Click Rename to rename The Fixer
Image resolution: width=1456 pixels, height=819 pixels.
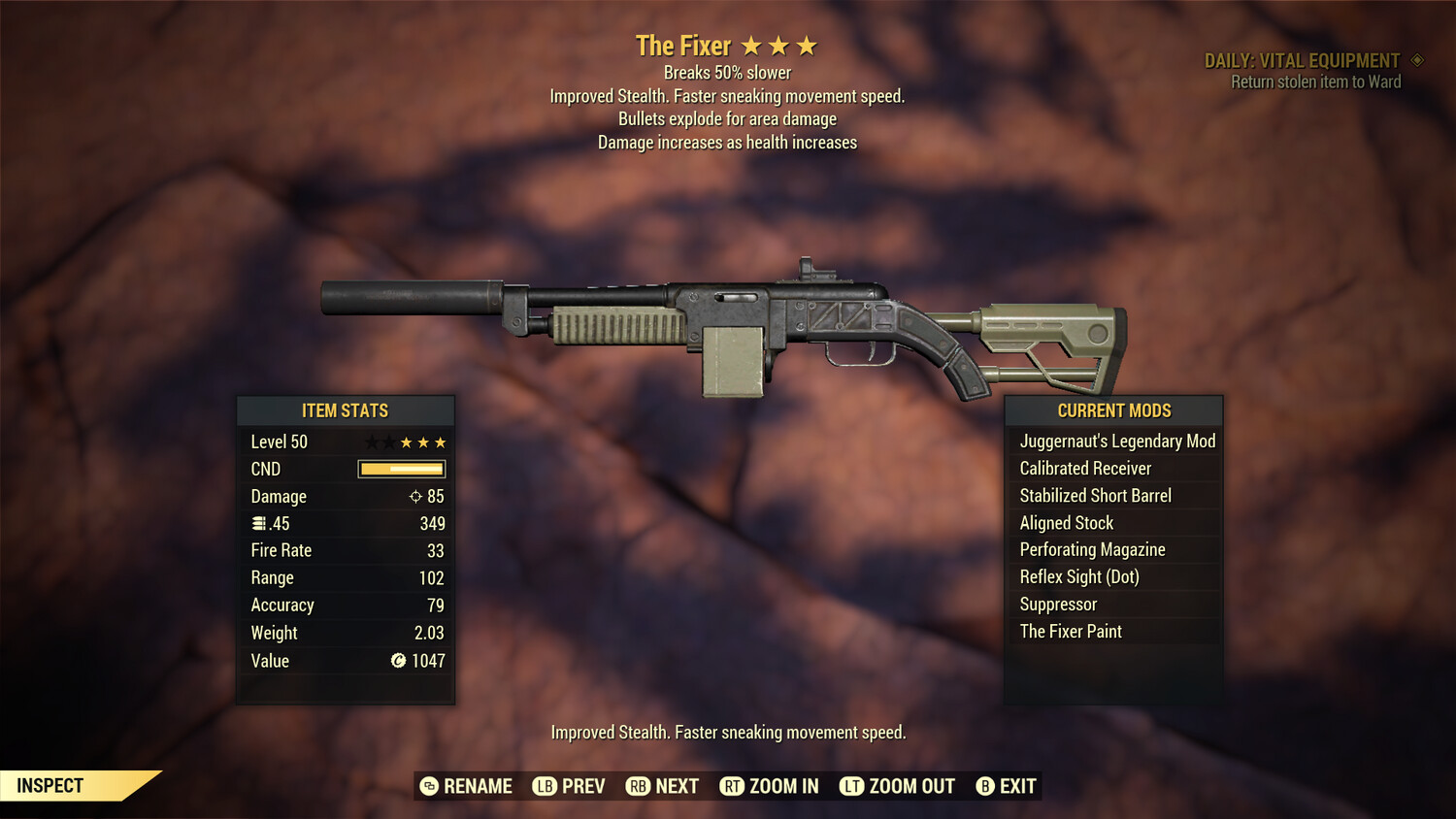477,786
